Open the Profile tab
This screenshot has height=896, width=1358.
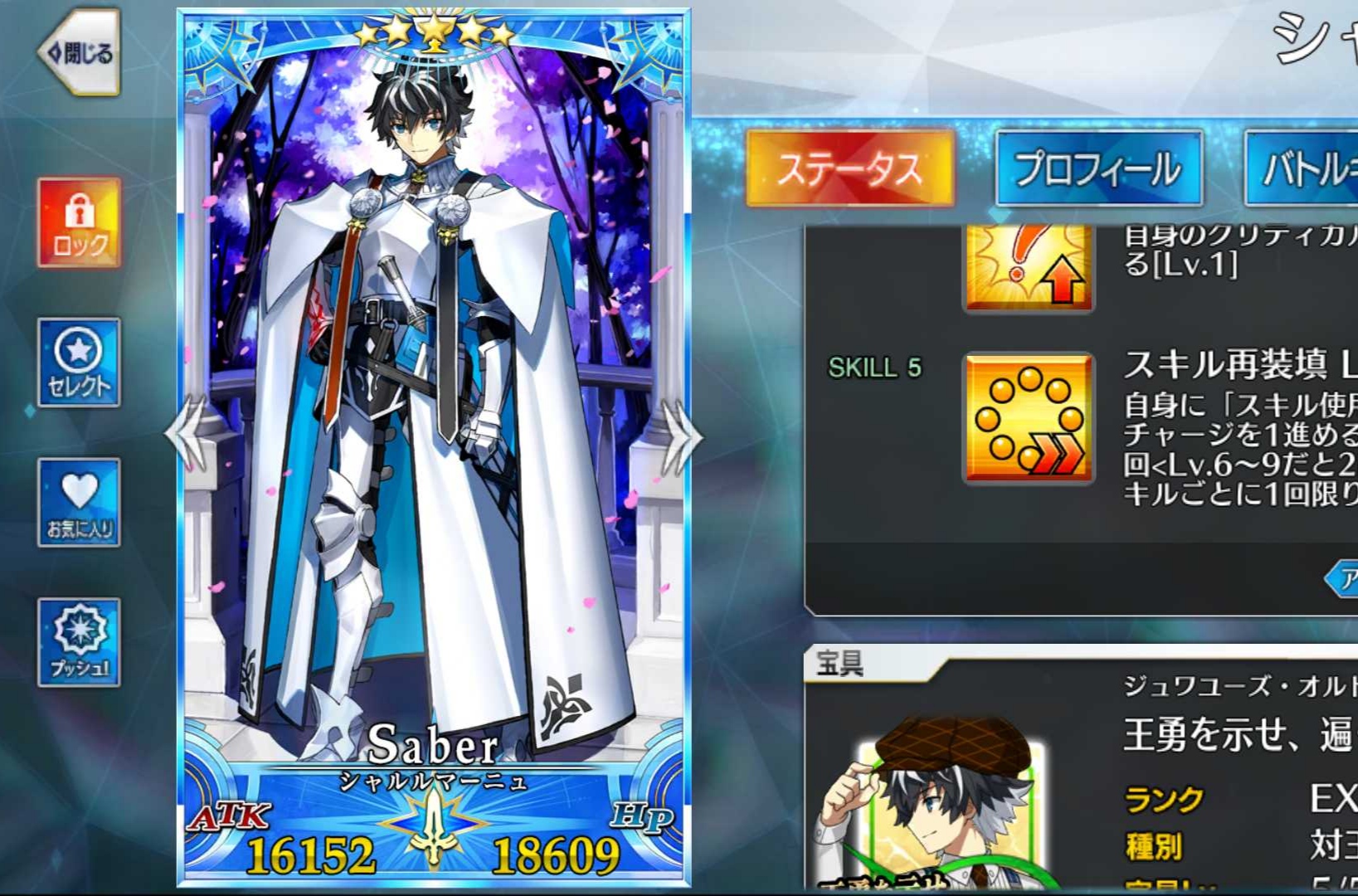tap(1098, 168)
